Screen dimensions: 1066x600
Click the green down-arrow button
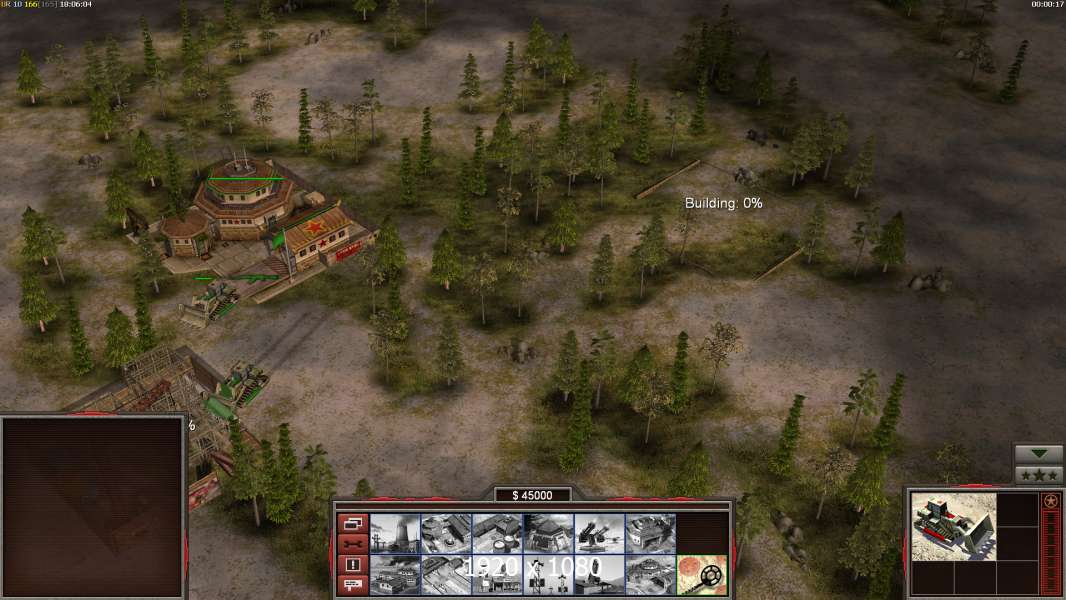click(1038, 454)
